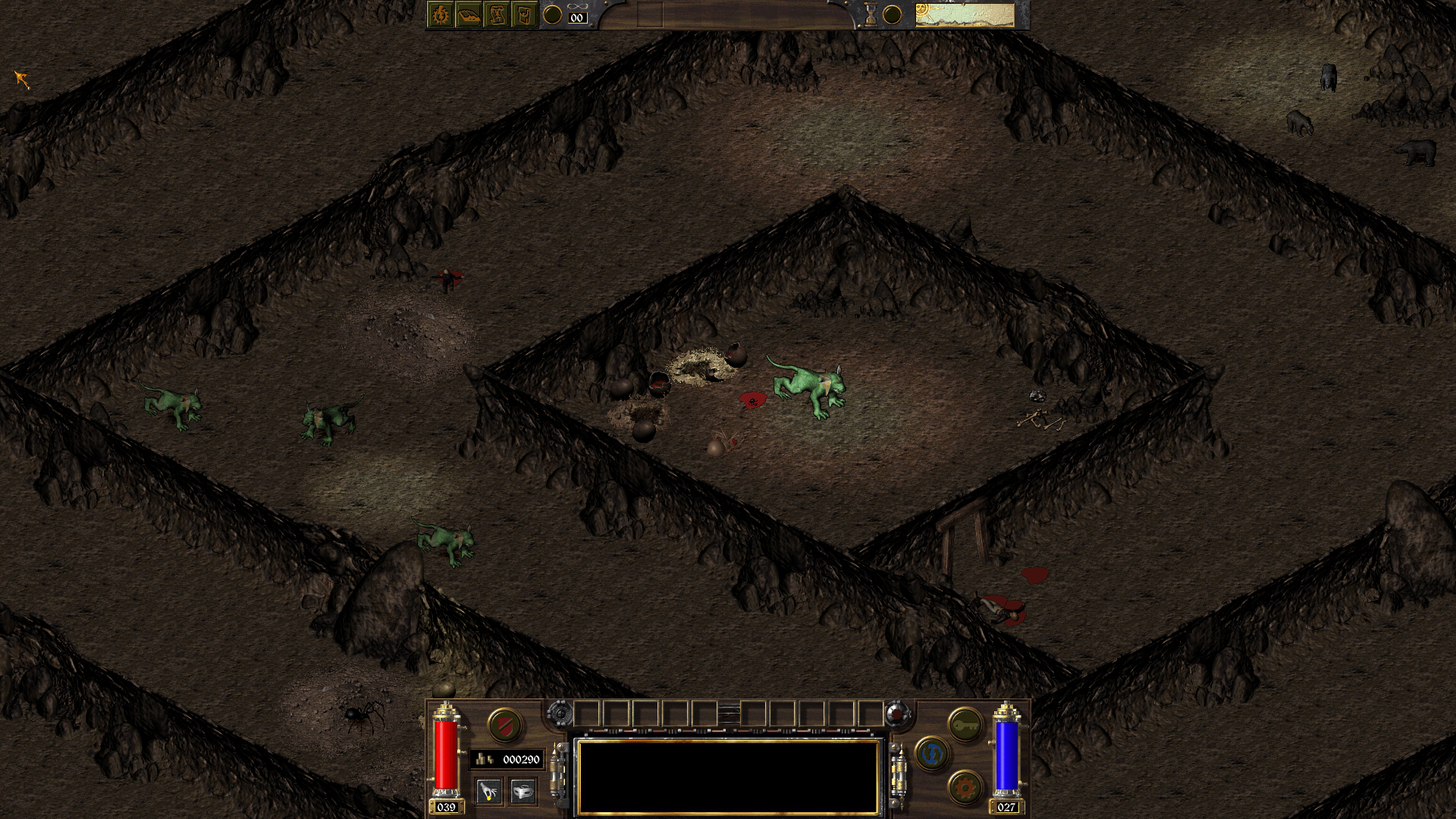1456x819 pixels.
Task: Rotate the left hotkey bank wheel
Action: pos(561,714)
